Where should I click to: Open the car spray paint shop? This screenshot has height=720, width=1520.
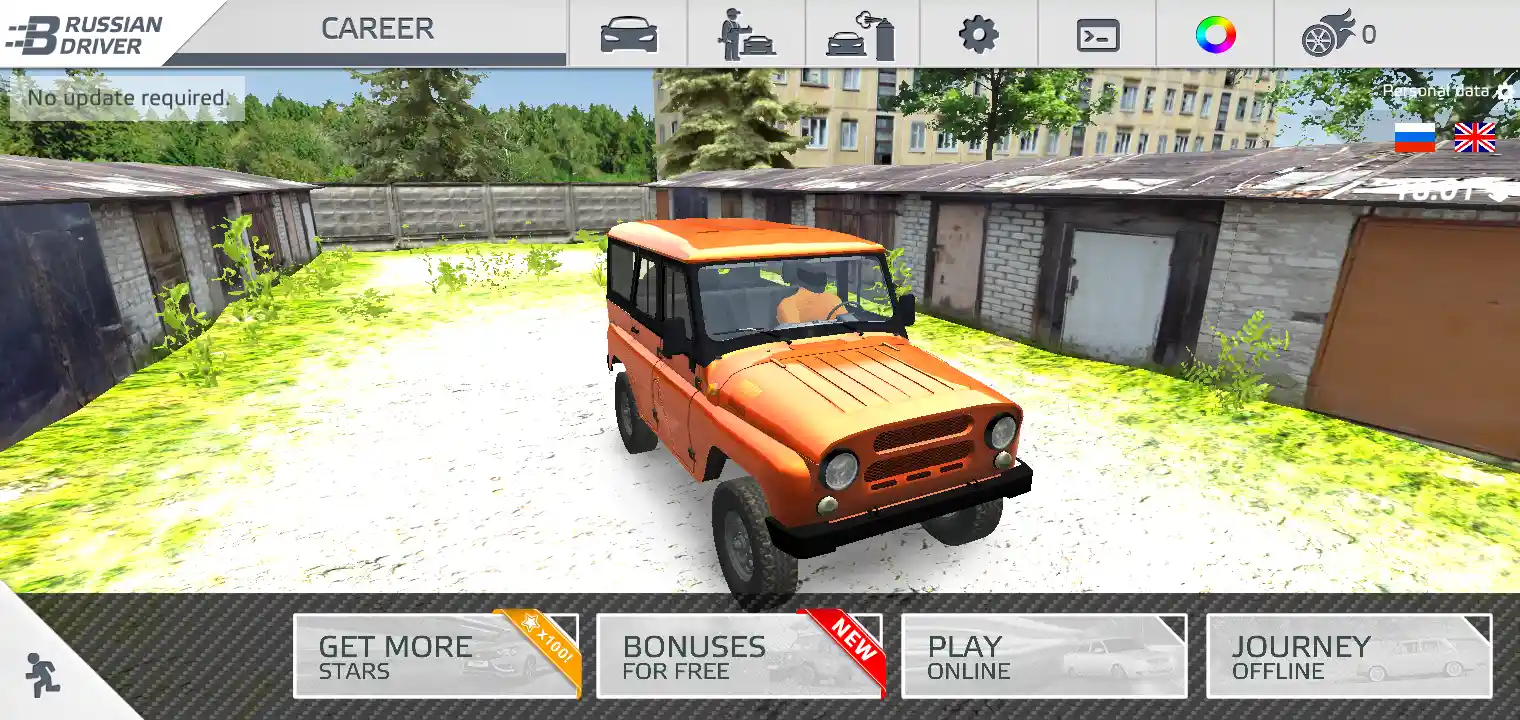pyautogui.click(x=861, y=35)
